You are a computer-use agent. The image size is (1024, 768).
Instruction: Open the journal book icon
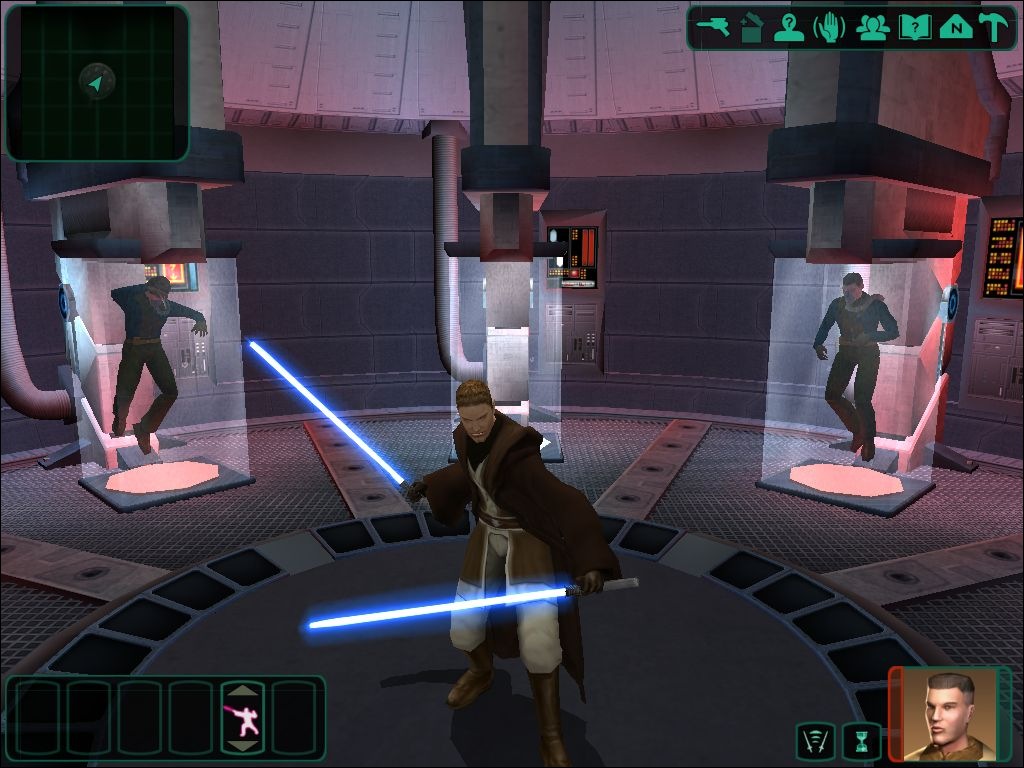914,27
